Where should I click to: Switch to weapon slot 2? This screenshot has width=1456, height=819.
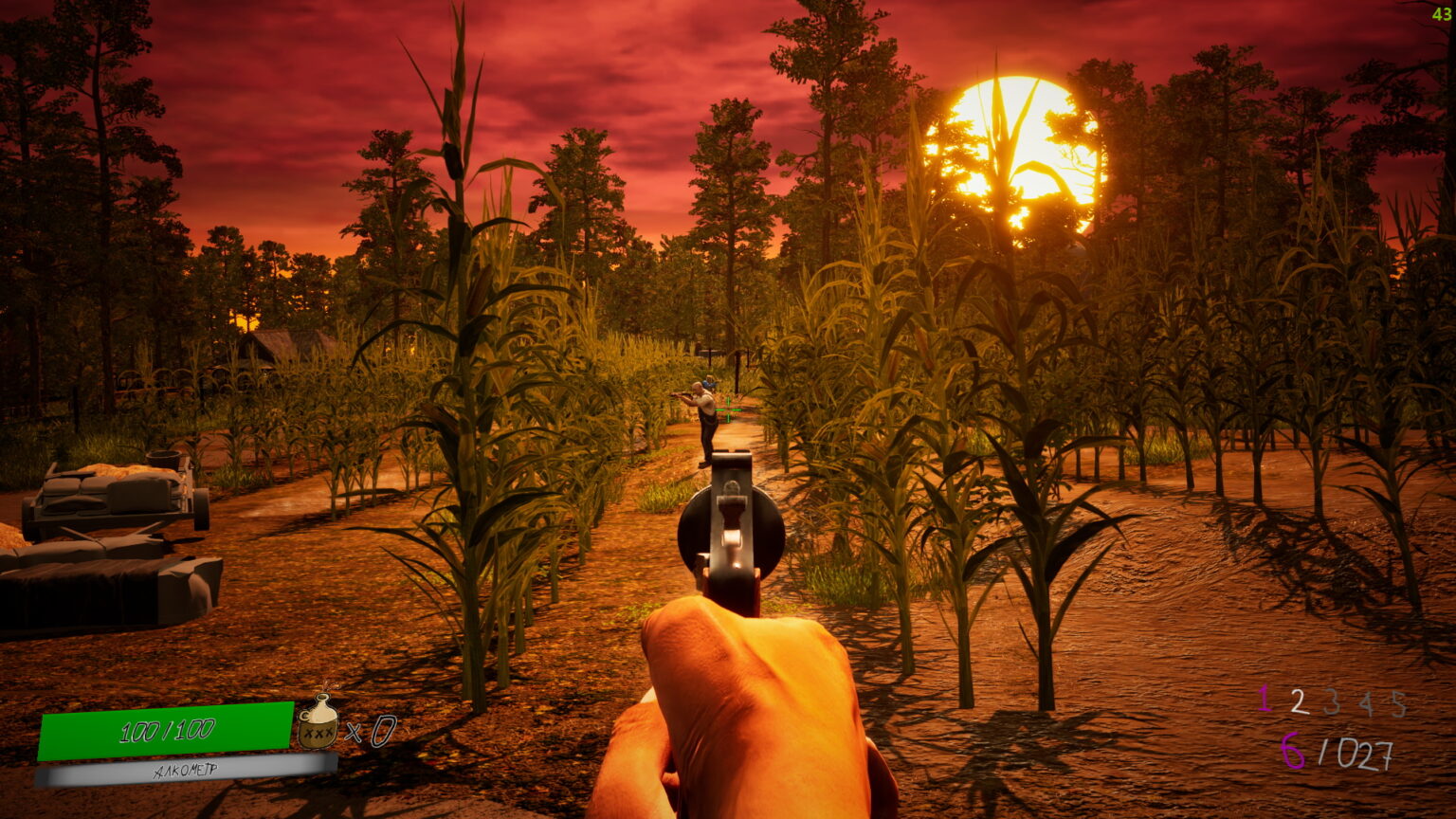pyautogui.click(x=1299, y=701)
